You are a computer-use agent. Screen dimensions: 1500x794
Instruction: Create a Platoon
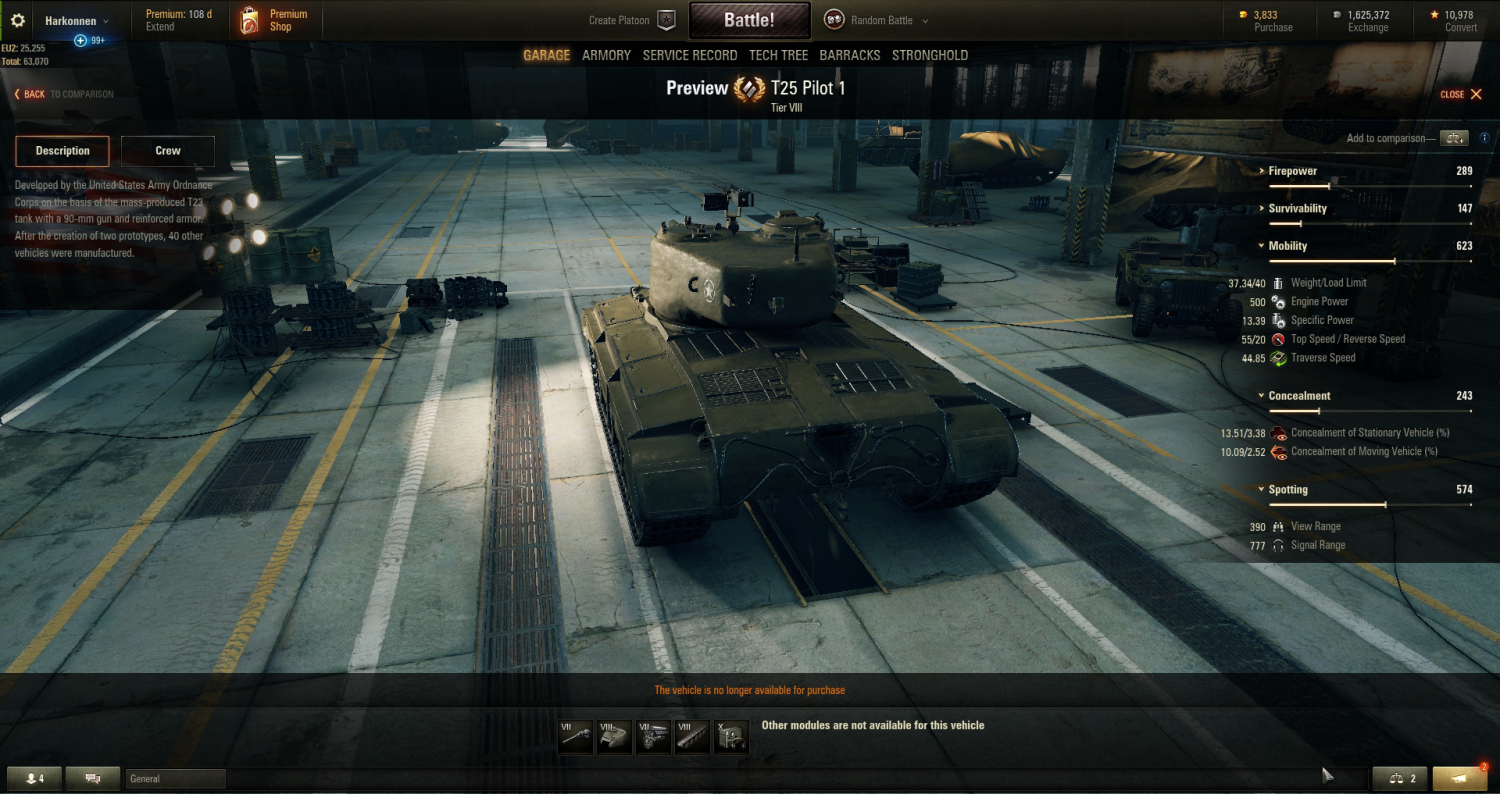click(x=631, y=20)
